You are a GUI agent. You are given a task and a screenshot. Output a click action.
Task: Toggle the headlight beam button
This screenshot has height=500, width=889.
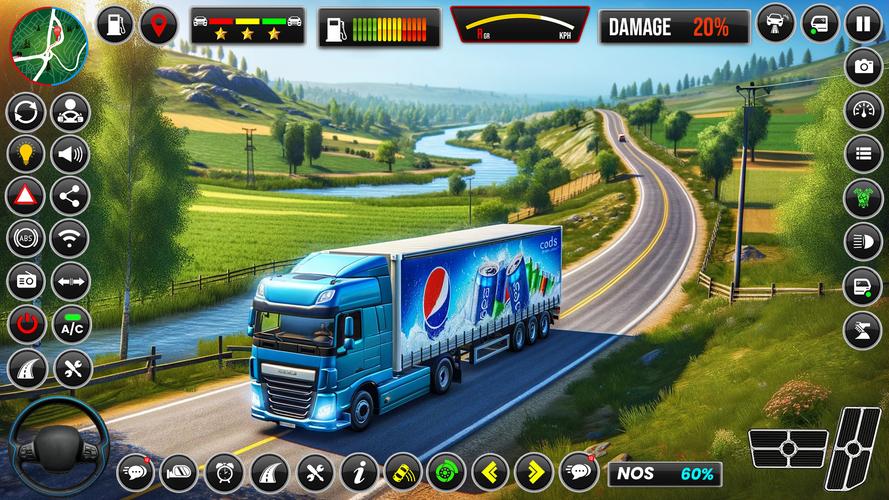click(862, 241)
